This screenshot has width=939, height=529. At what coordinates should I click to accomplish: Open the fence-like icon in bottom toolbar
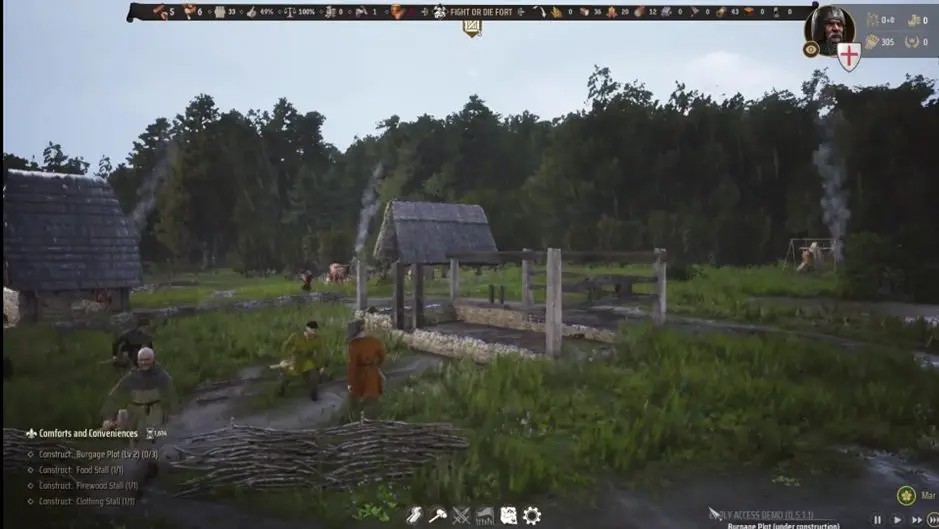coord(485,515)
